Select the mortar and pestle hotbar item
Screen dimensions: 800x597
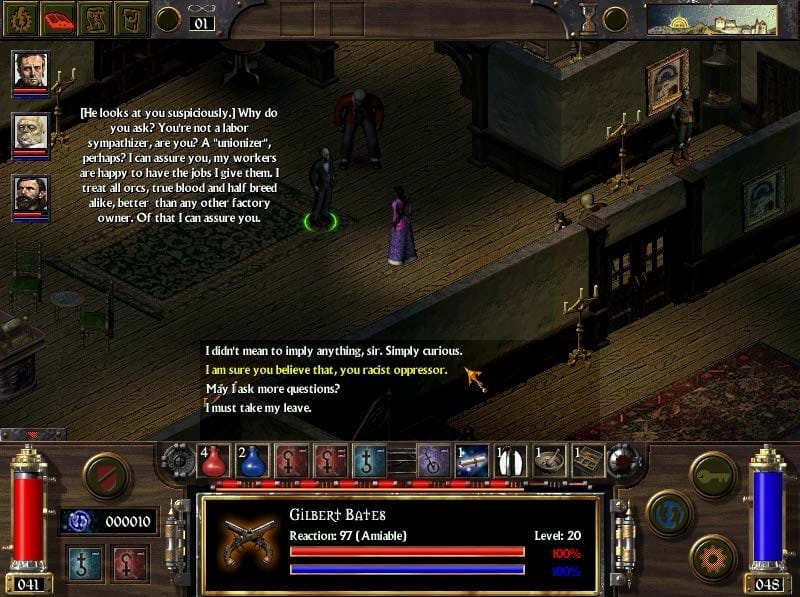(548, 460)
